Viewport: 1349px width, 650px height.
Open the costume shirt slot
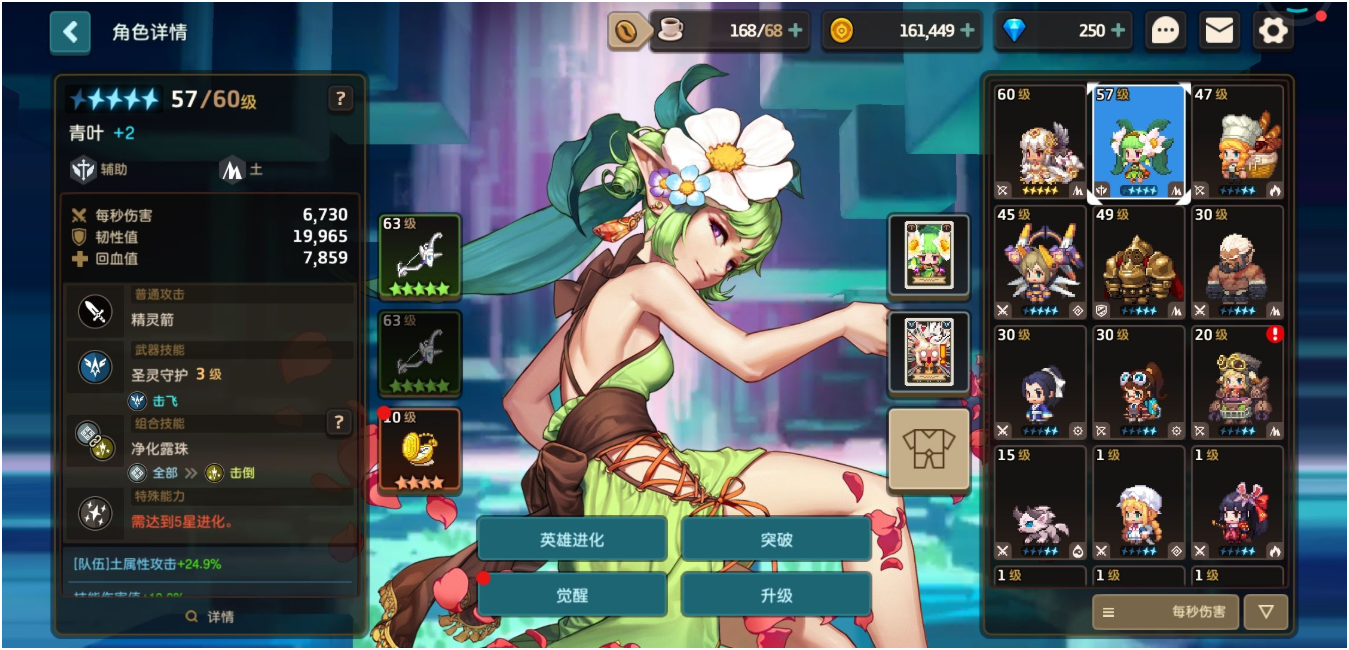928,449
